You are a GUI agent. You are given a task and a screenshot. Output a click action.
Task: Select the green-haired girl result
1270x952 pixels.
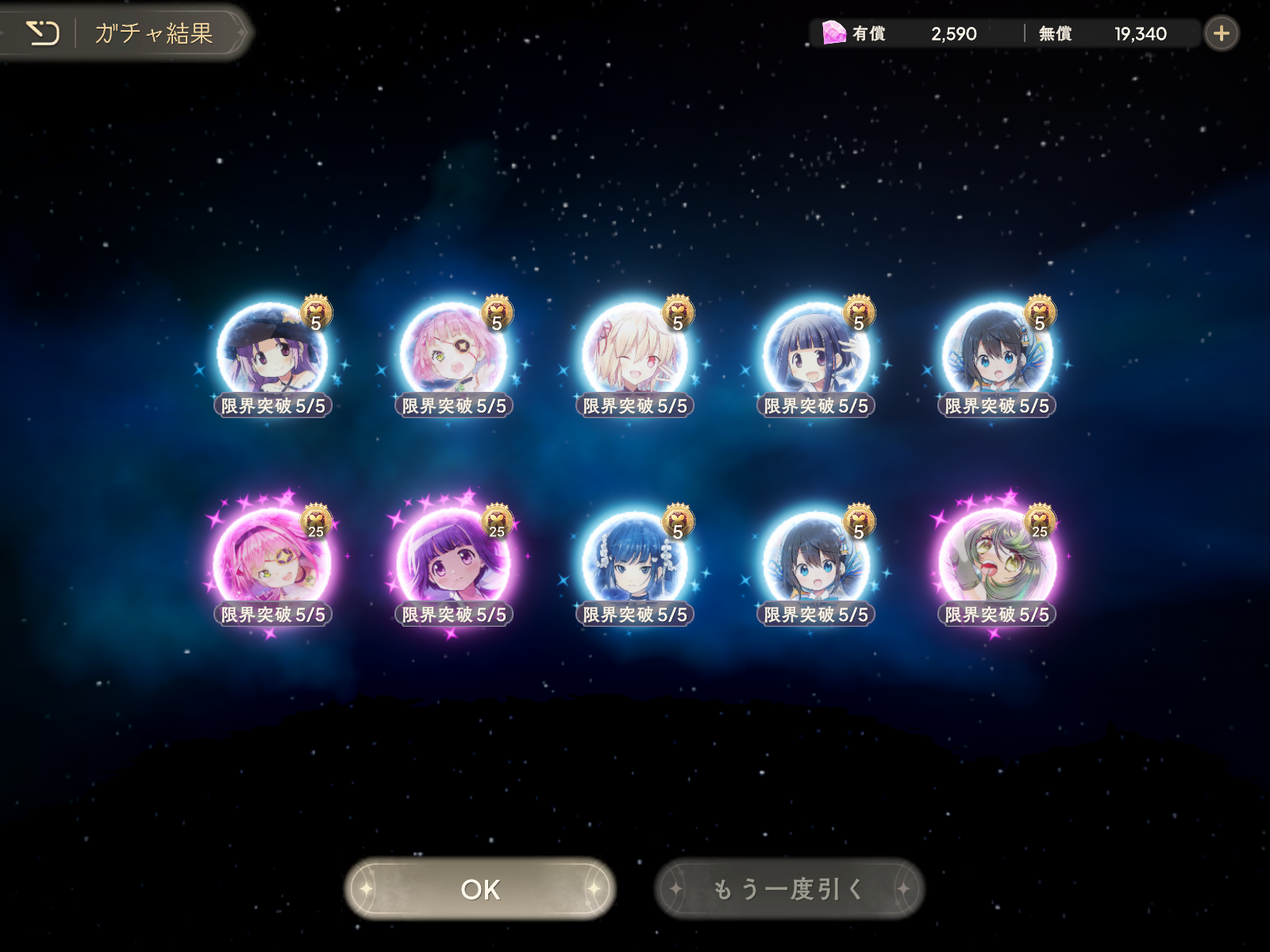pyautogui.click(x=996, y=563)
